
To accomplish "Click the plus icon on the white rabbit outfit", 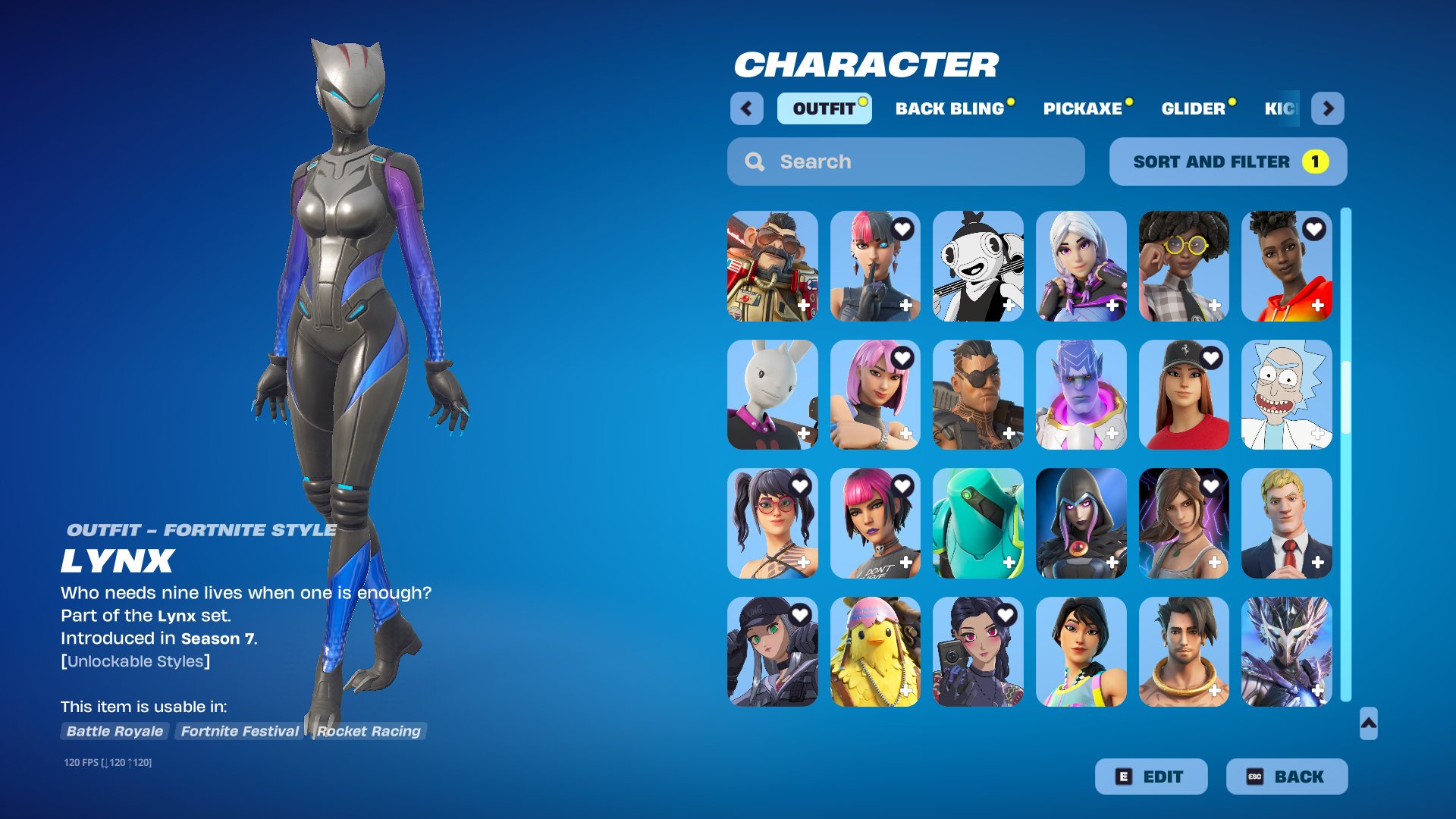I will 803,434.
